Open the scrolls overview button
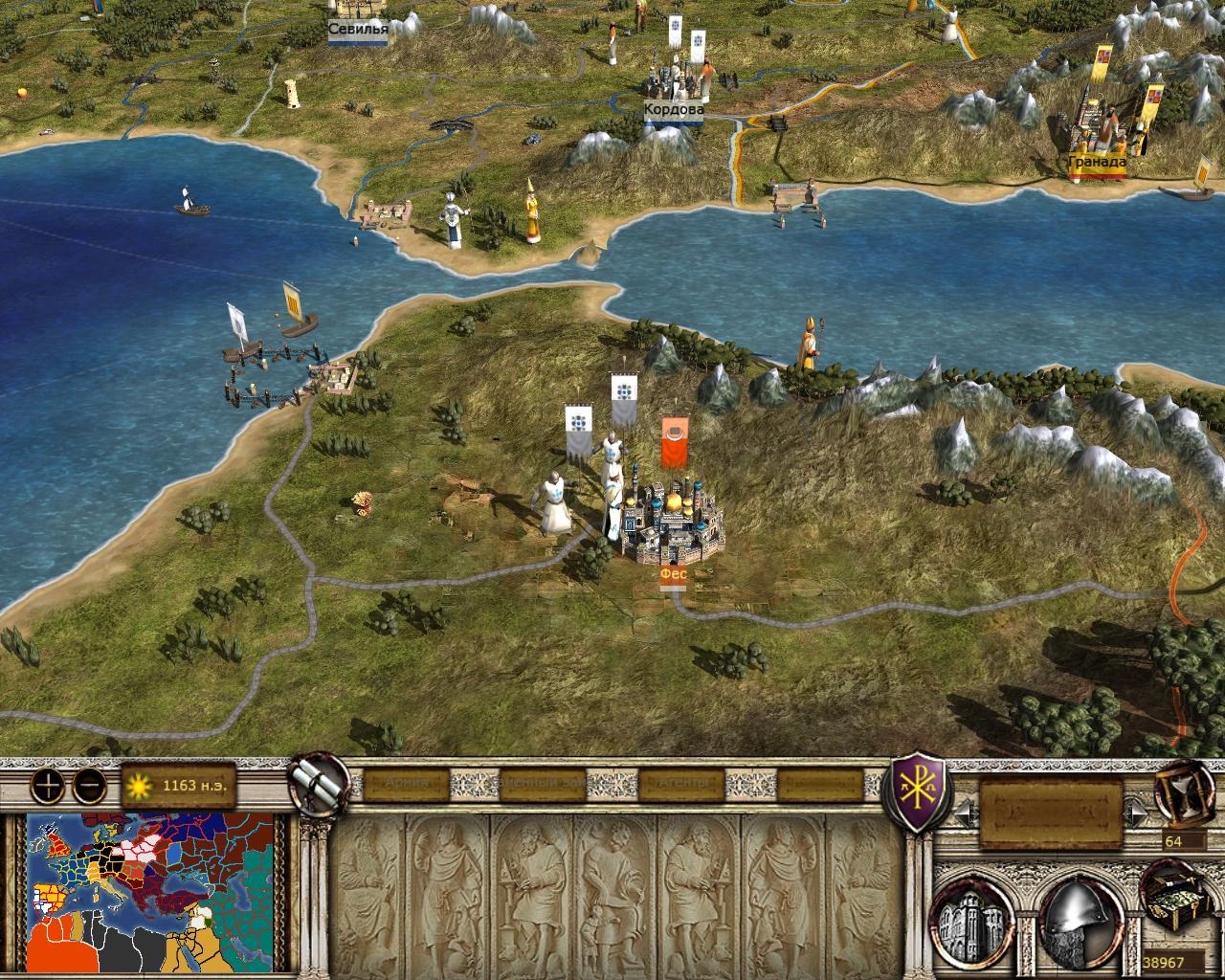The image size is (1225, 980). pyautogui.click(x=320, y=784)
